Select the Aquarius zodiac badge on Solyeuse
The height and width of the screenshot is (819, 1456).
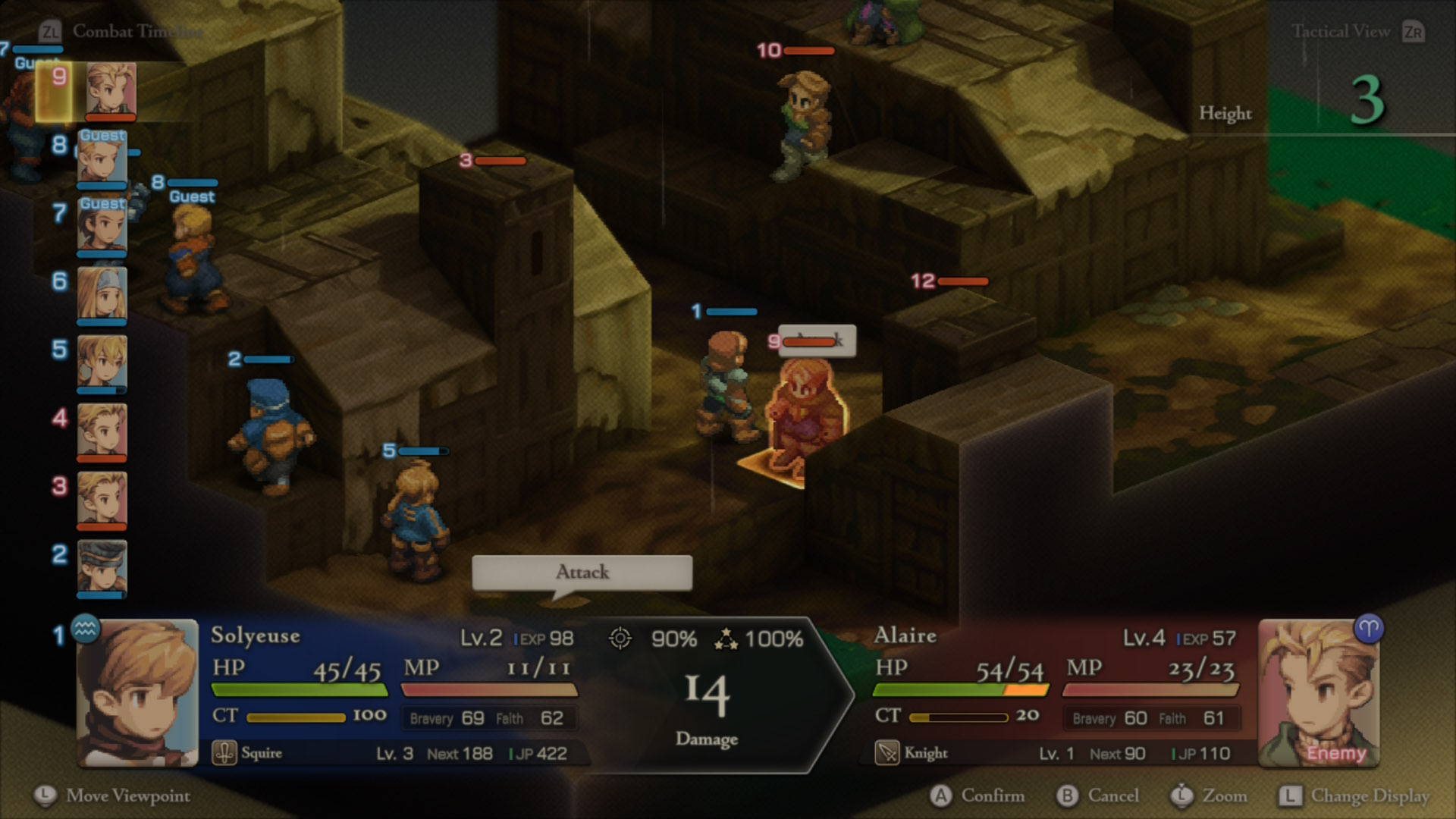tap(86, 629)
